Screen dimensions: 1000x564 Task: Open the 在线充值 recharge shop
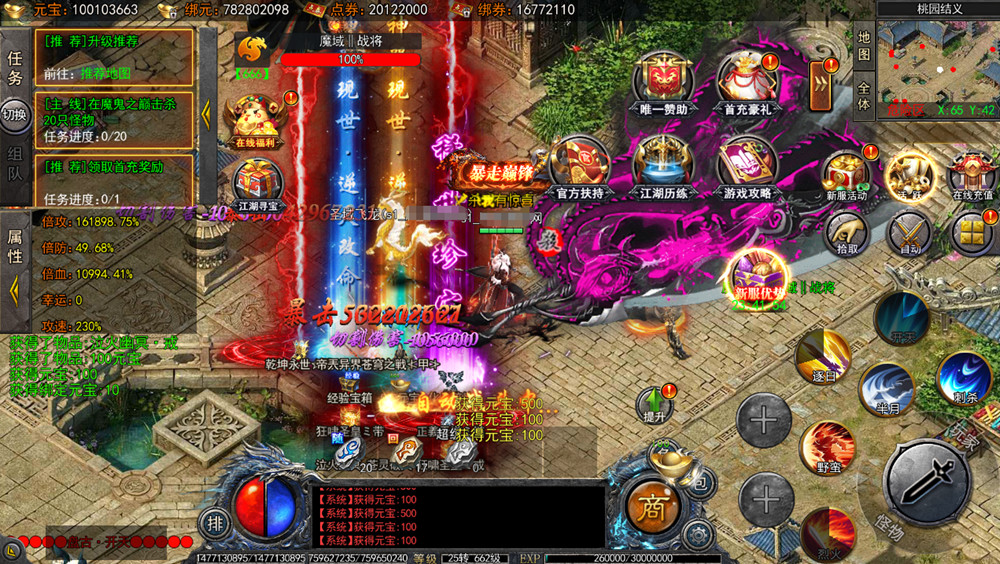[972, 174]
